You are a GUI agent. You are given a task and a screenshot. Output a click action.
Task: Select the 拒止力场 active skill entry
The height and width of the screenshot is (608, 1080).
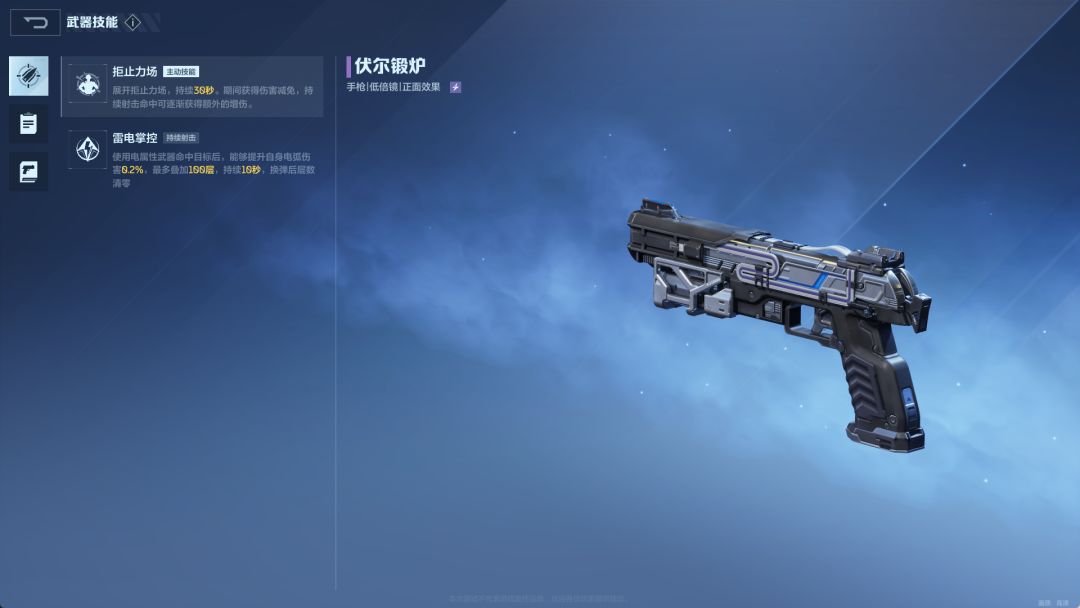click(193, 87)
